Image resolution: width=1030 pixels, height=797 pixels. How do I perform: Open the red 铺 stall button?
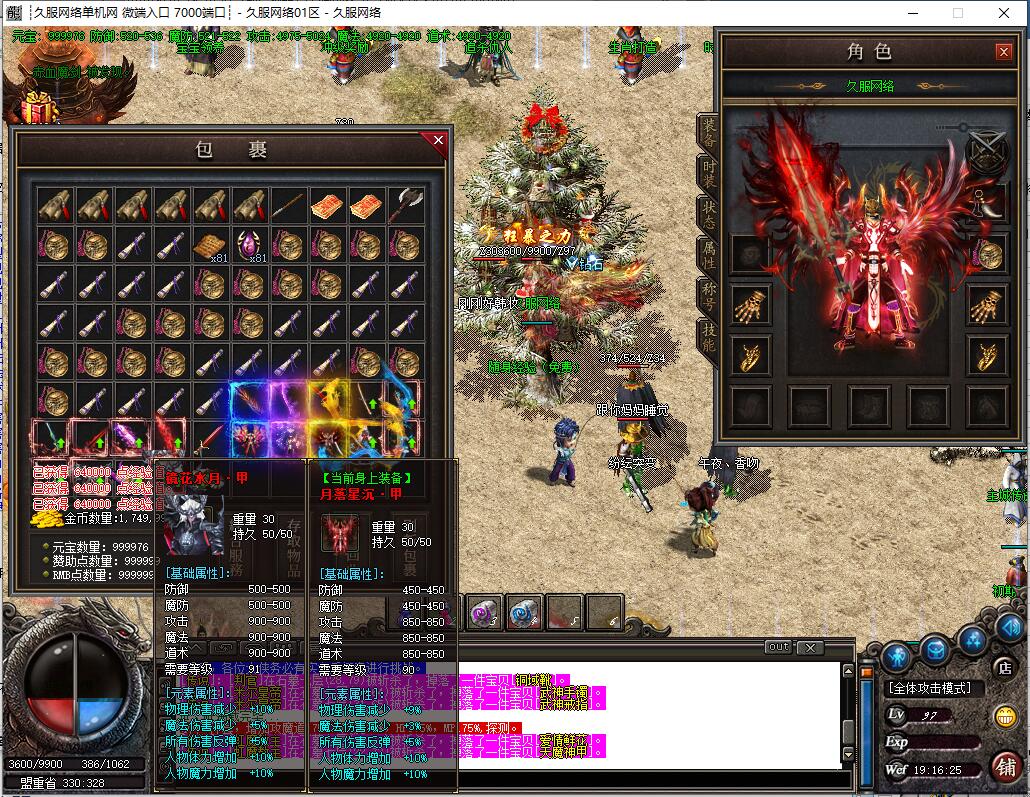pyautogui.click(x=1005, y=767)
